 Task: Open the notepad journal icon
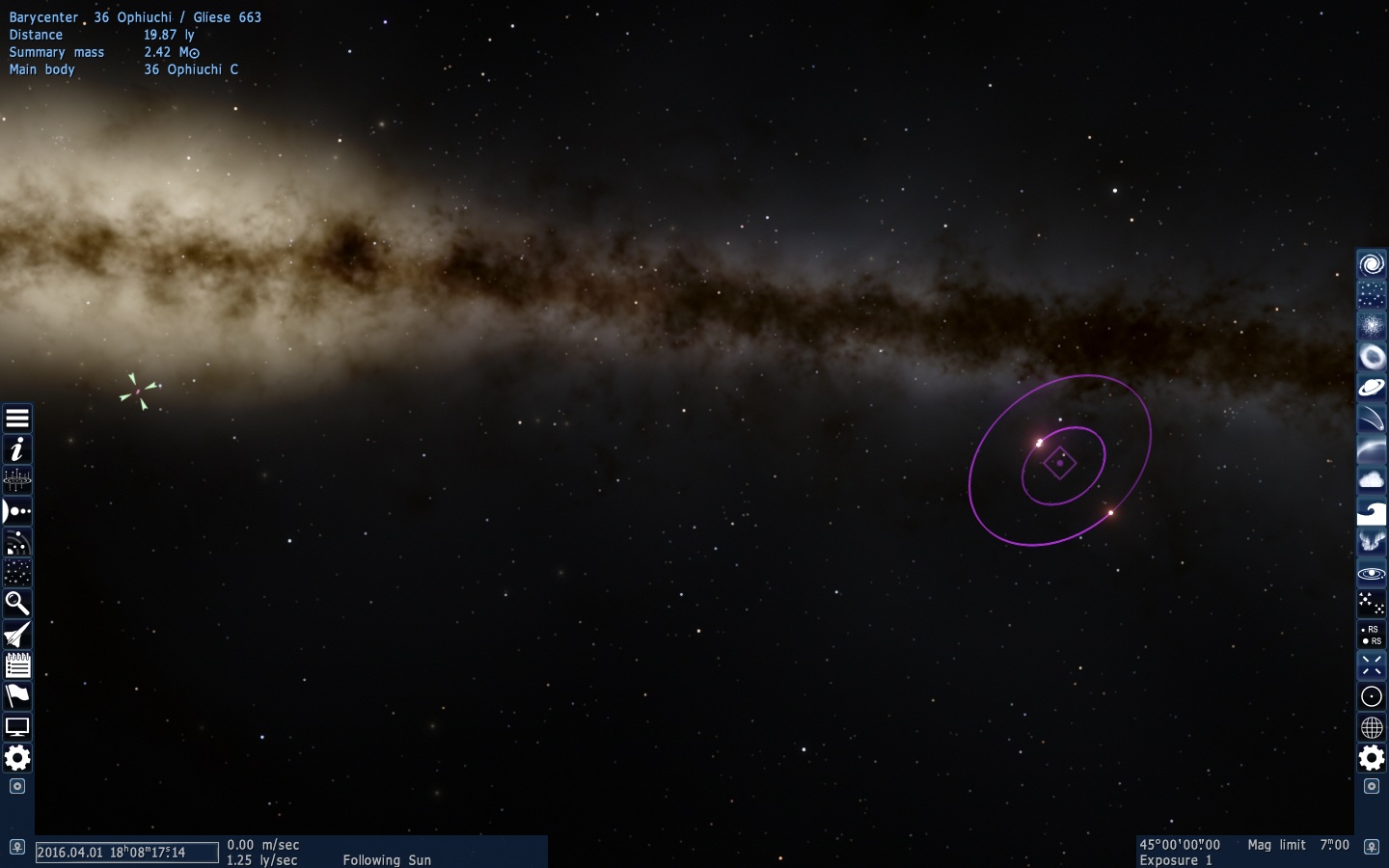click(x=17, y=665)
